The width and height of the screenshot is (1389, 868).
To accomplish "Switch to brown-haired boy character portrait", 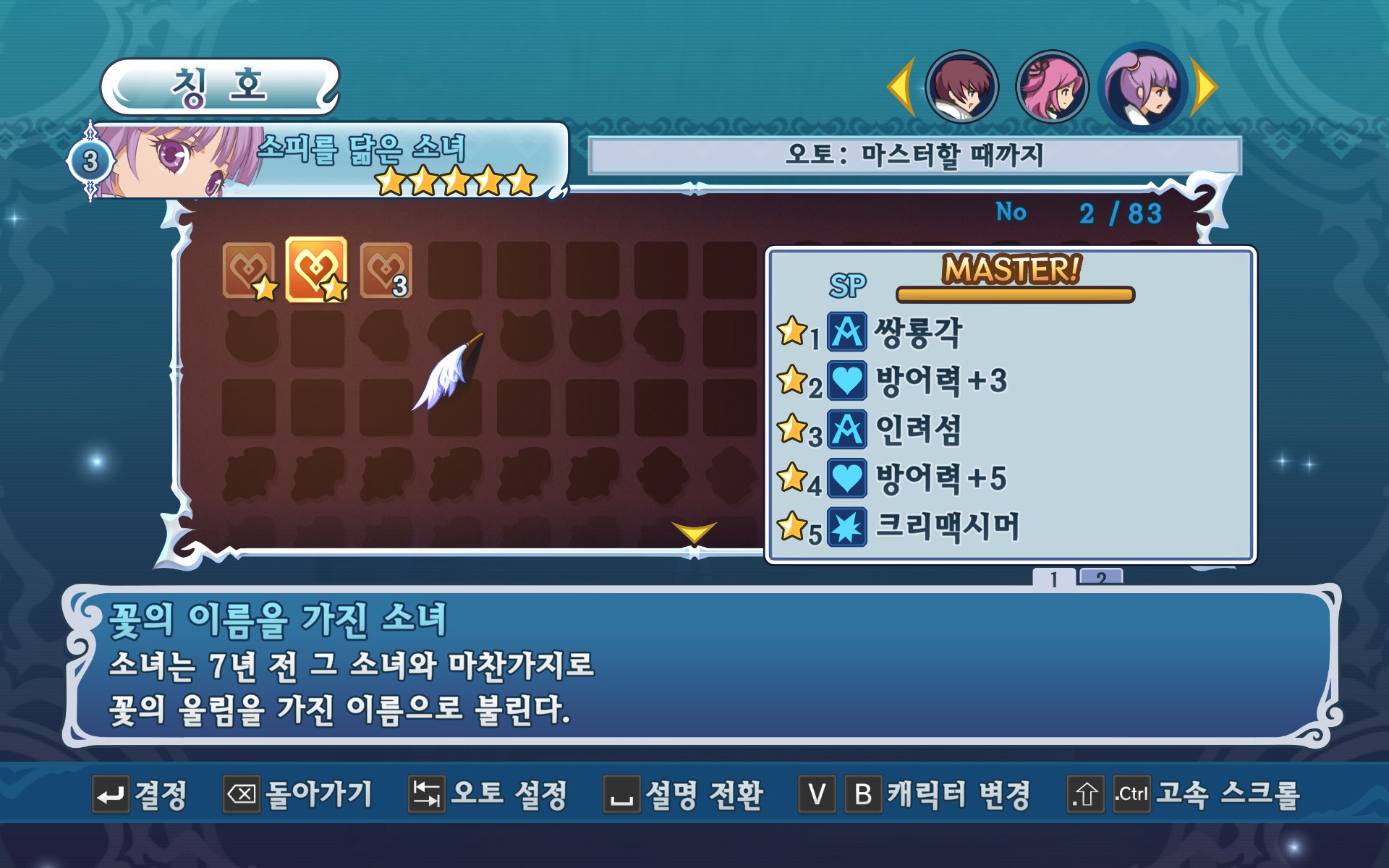I will pyautogui.click(x=961, y=87).
